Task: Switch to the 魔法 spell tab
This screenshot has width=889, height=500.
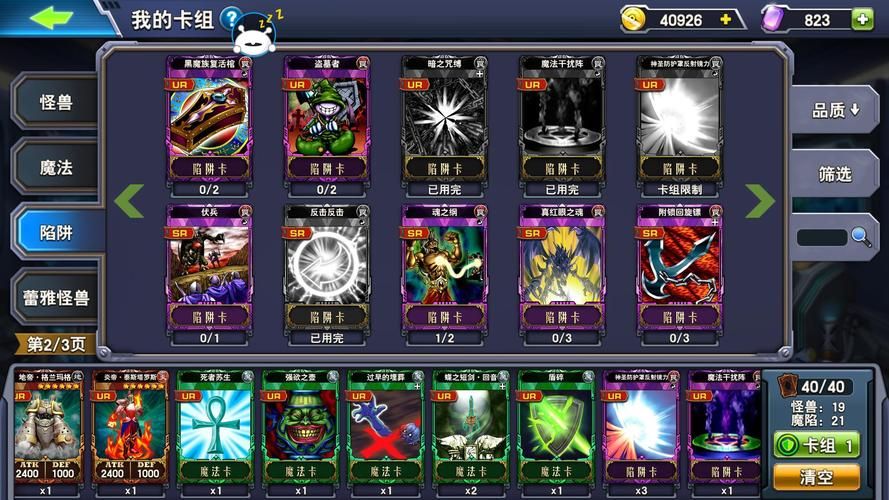Action: click(56, 168)
